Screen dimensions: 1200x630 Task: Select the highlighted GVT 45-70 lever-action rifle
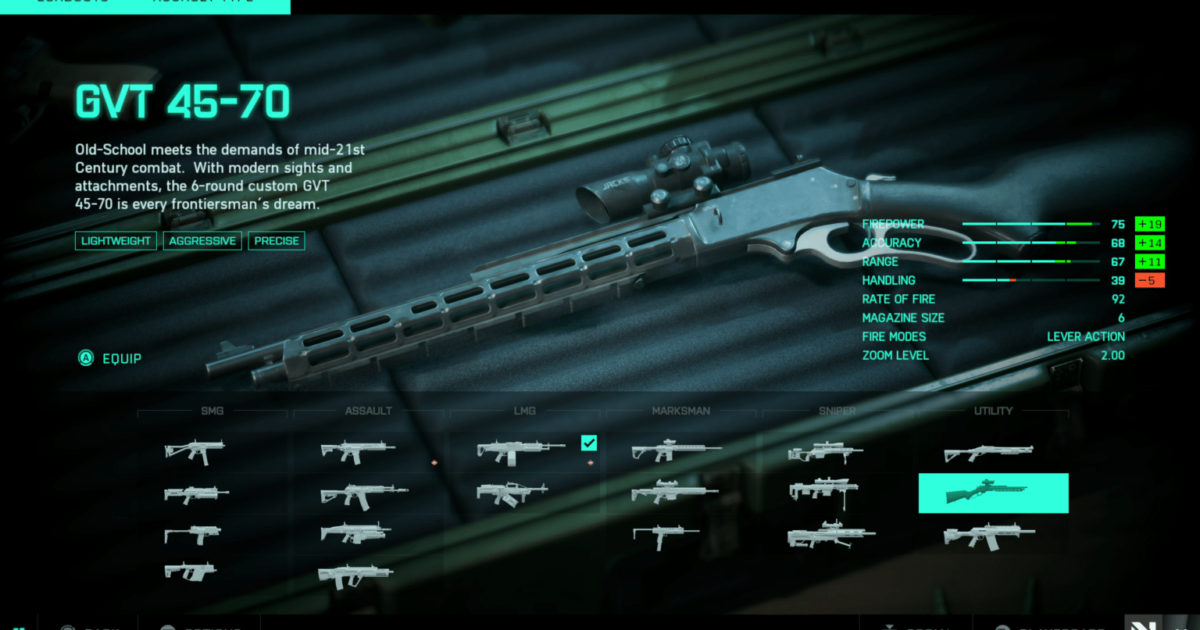pyautogui.click(x=993, y=493)
